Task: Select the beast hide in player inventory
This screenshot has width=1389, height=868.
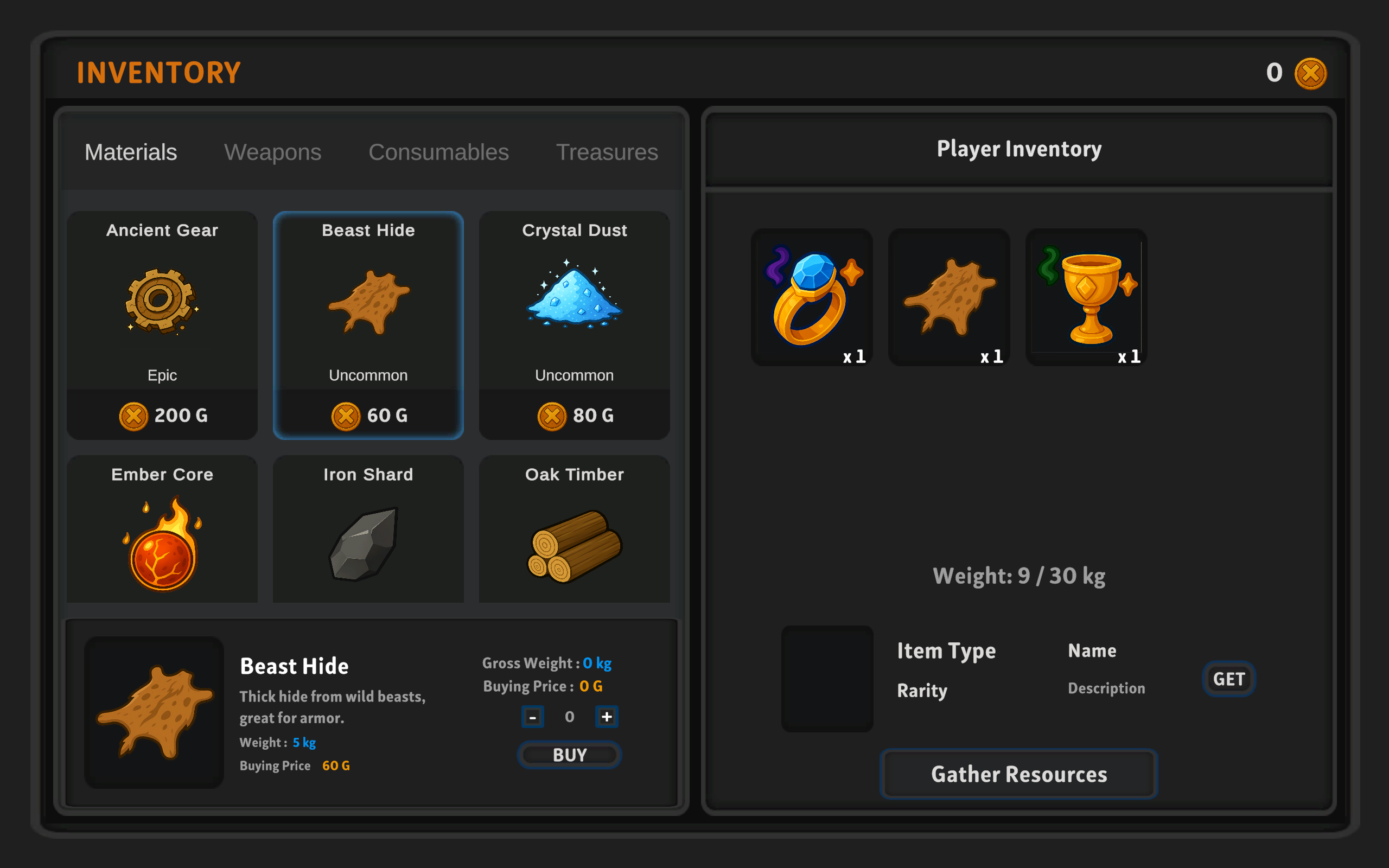Action: coord(949,297)
